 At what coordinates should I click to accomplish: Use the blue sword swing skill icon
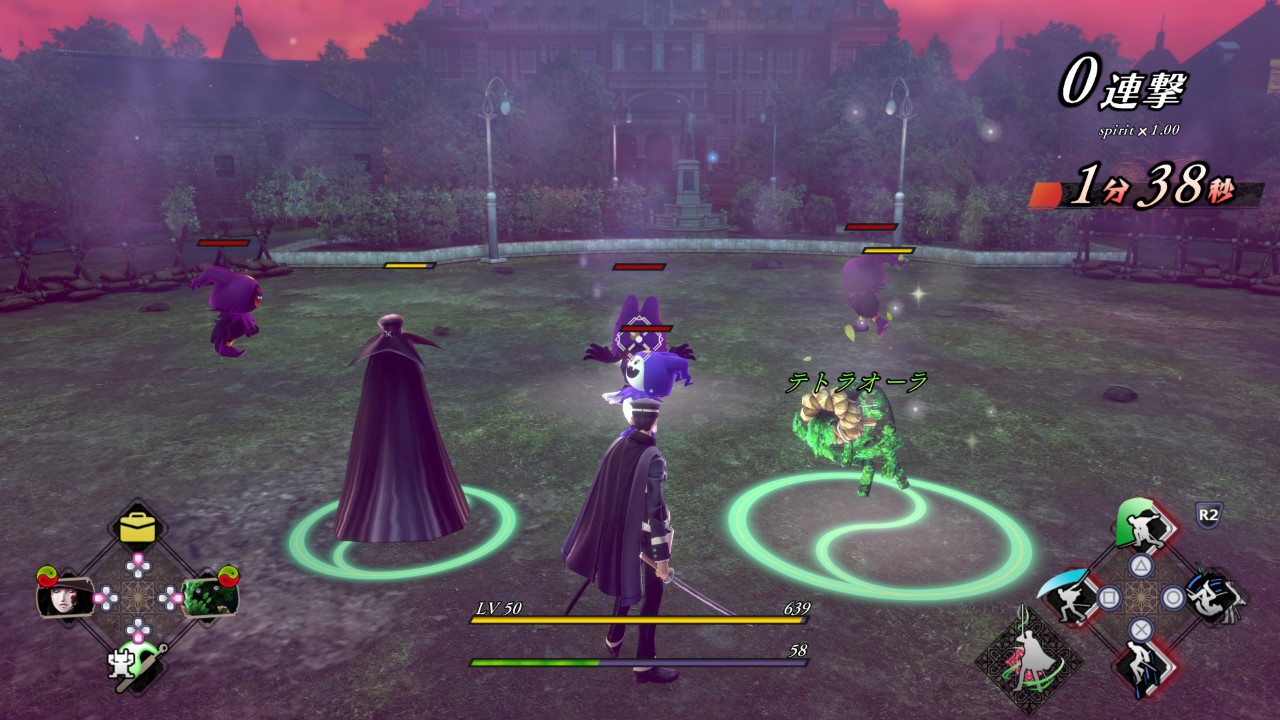click(x=1066, y=598)
